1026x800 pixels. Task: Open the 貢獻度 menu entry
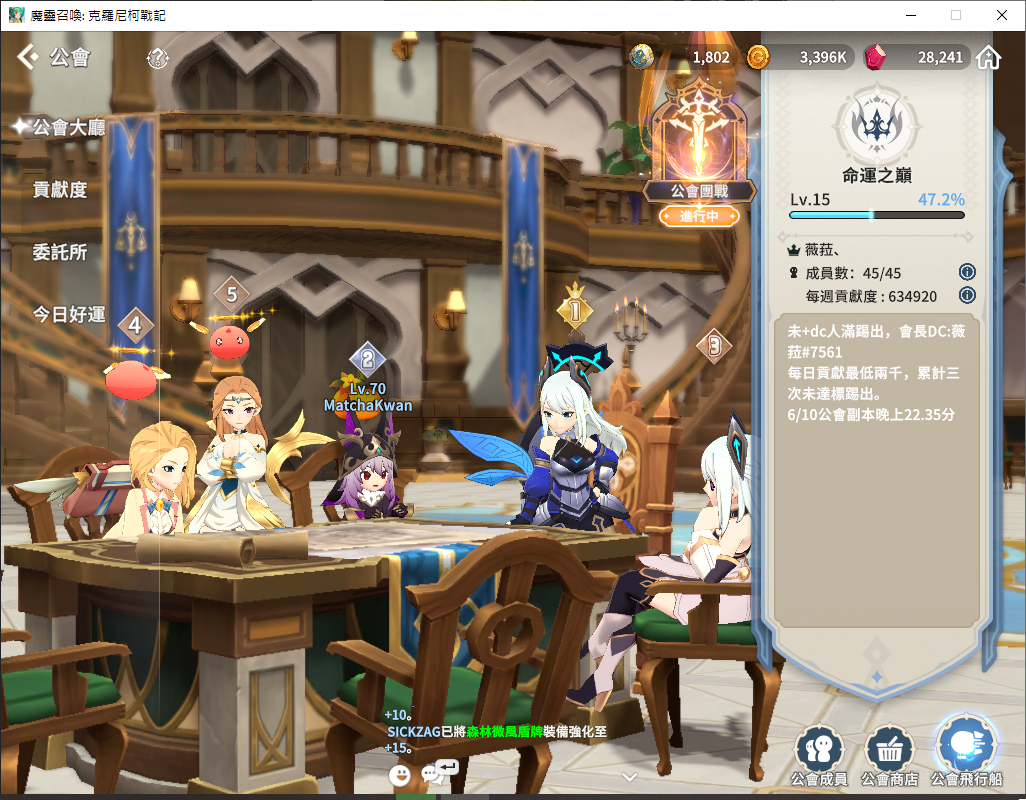coord(60,190)
